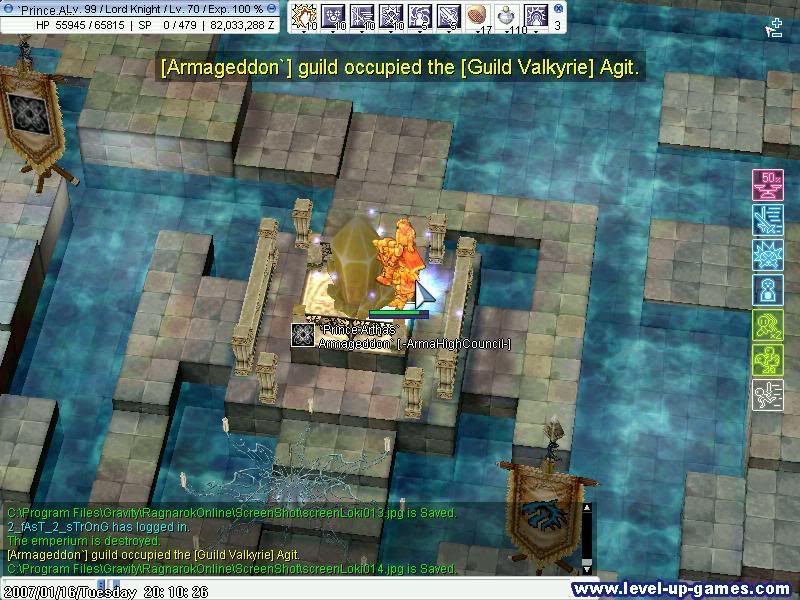
Task: Close the hotbar with the blue X
Action: pyautogui.click(x=557, y=8)
